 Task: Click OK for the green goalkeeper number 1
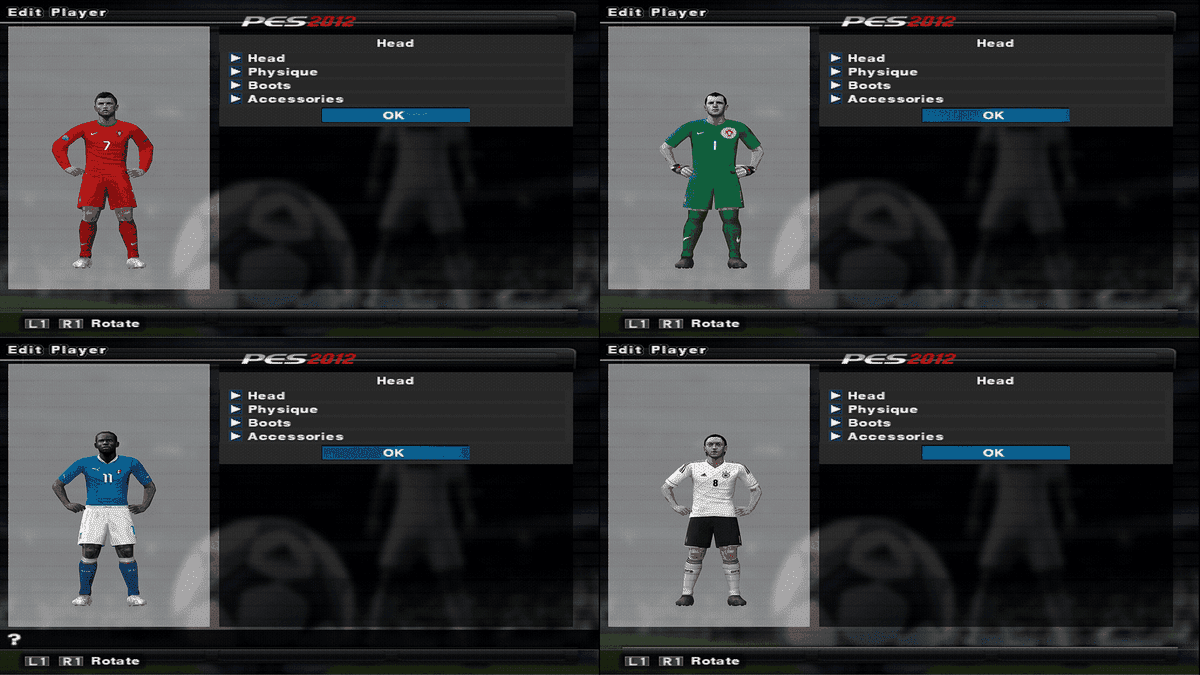995,115
